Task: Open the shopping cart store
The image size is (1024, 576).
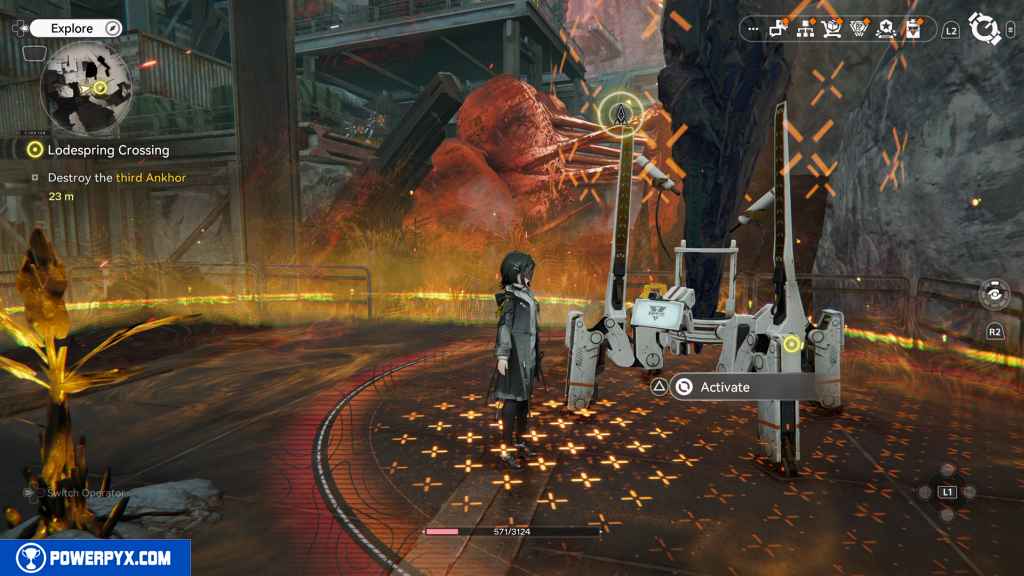Action: (x=831, y=29)
